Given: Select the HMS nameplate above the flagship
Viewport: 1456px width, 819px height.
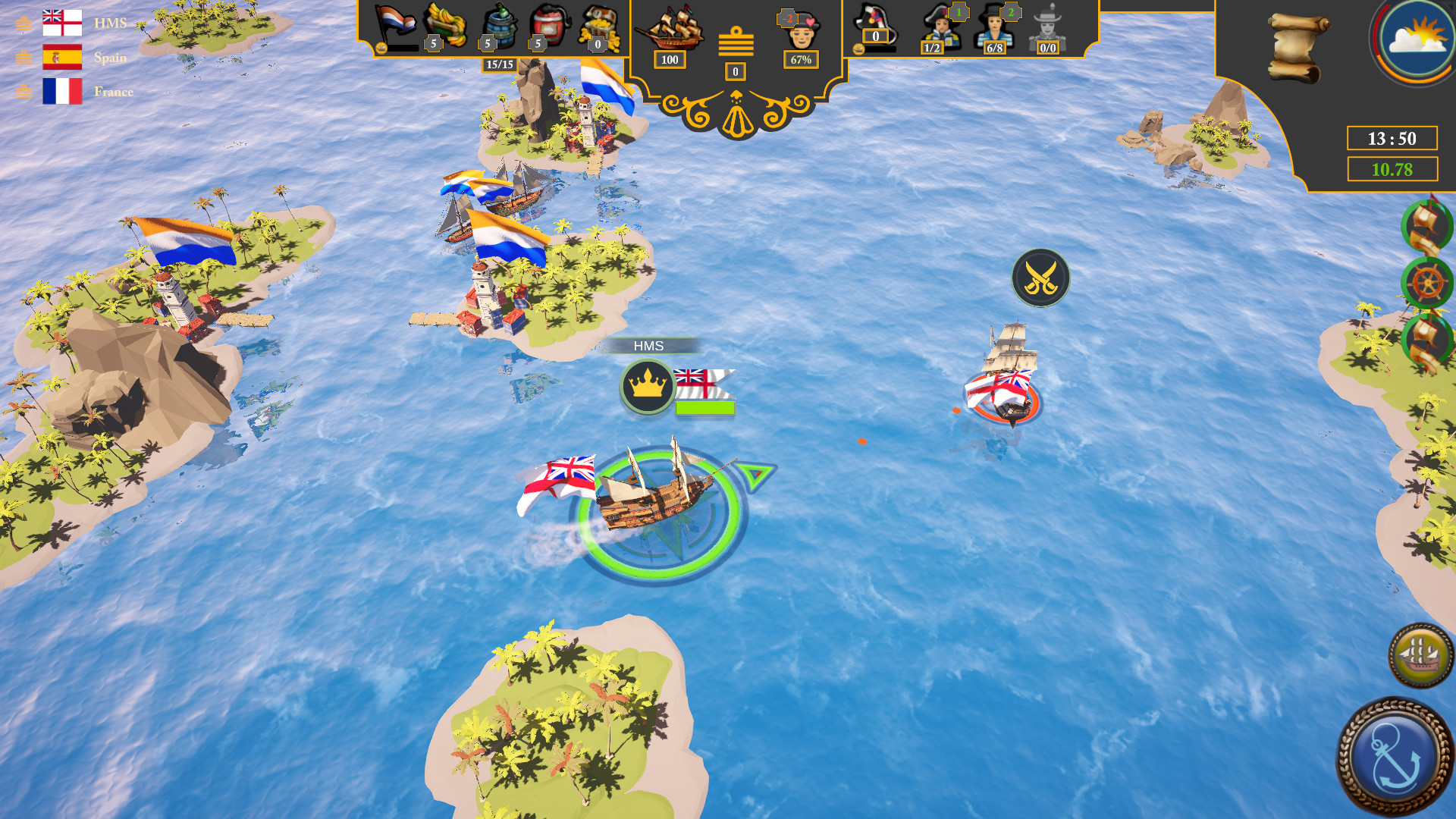Looking at the screenshot, I should coord(650,346).
